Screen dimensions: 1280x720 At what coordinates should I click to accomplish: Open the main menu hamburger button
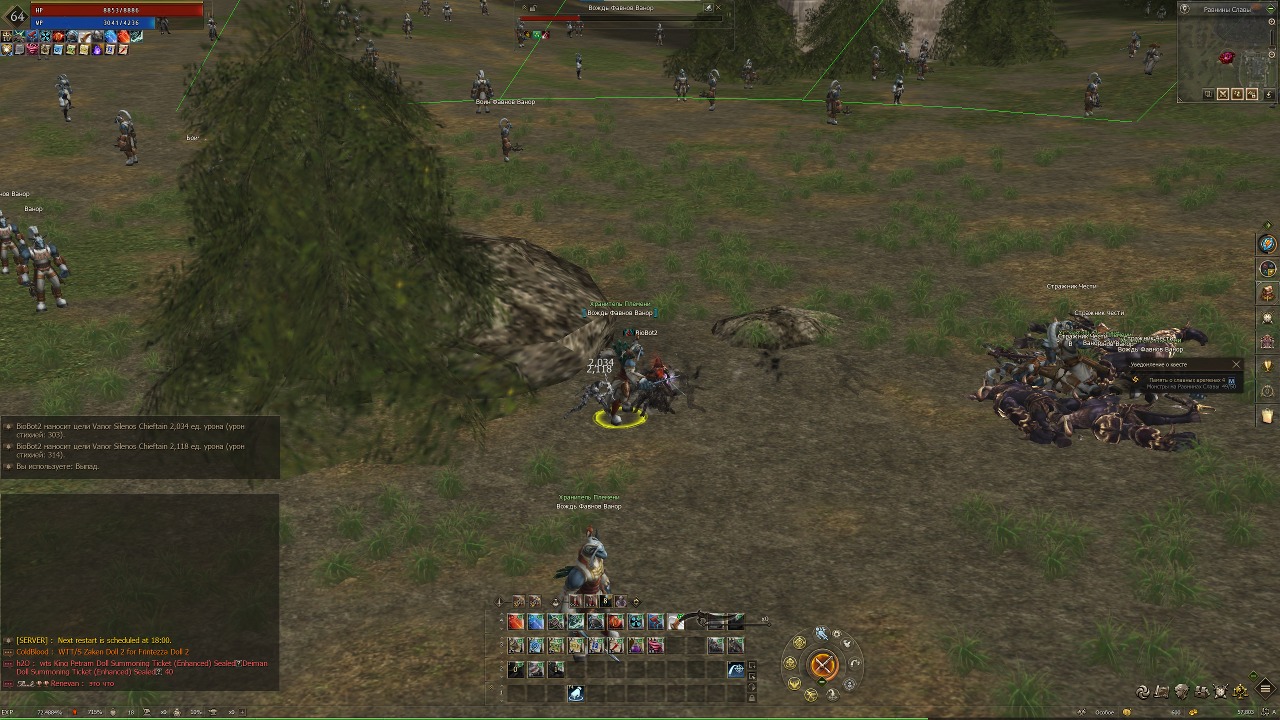pos(1265,690)
